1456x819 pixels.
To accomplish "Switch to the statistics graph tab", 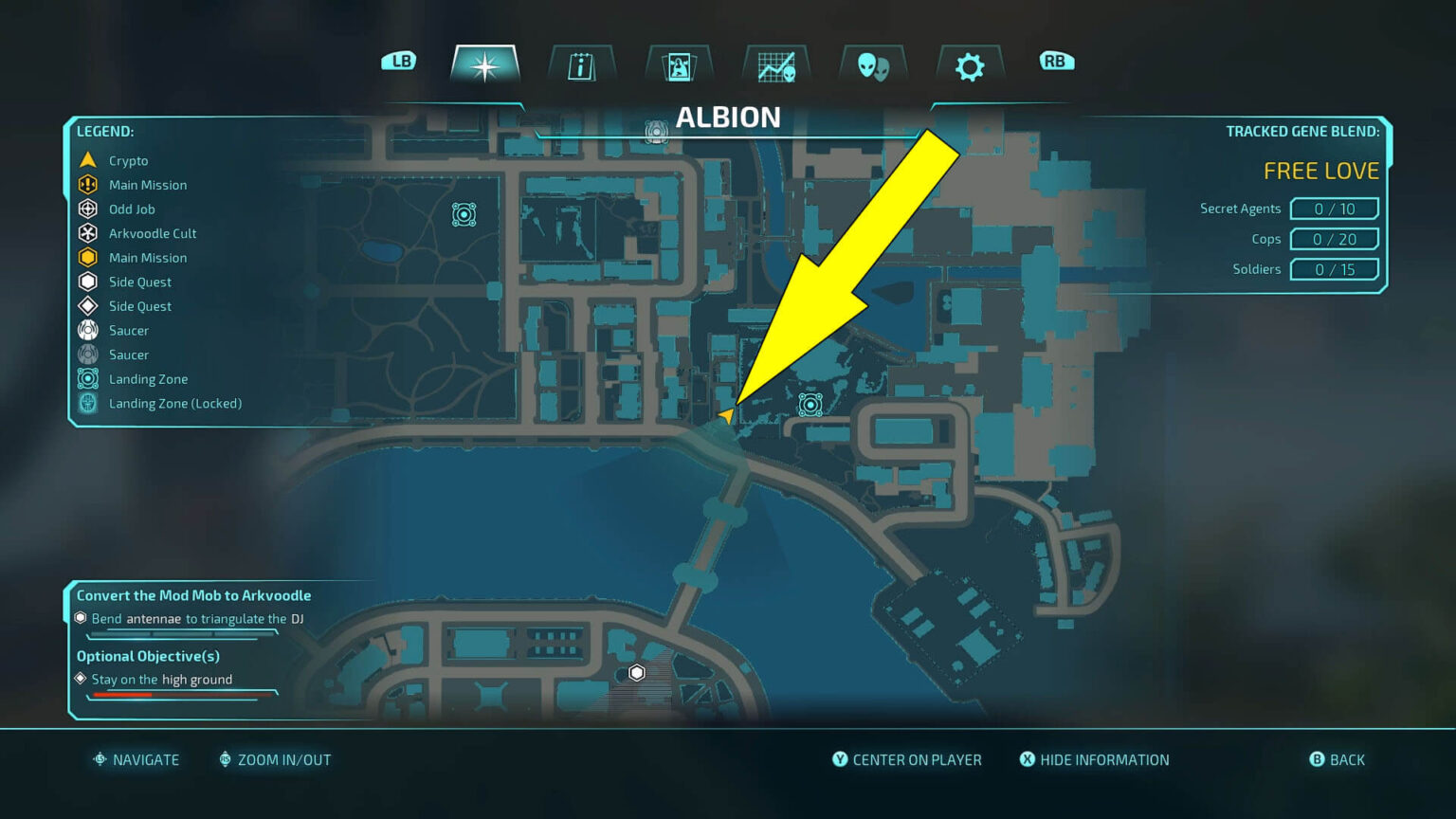I will (x=774, y=64).
